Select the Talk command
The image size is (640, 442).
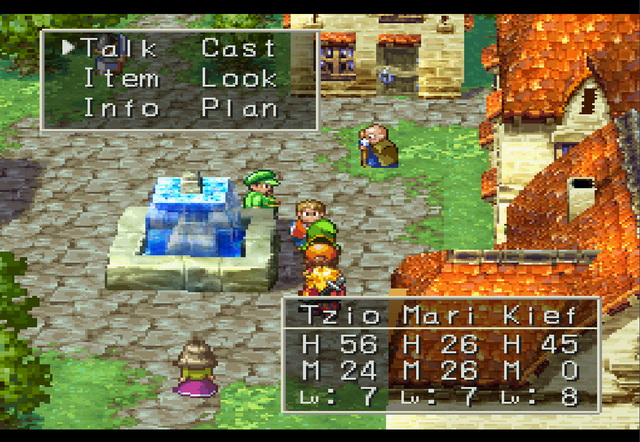(119, 47)
